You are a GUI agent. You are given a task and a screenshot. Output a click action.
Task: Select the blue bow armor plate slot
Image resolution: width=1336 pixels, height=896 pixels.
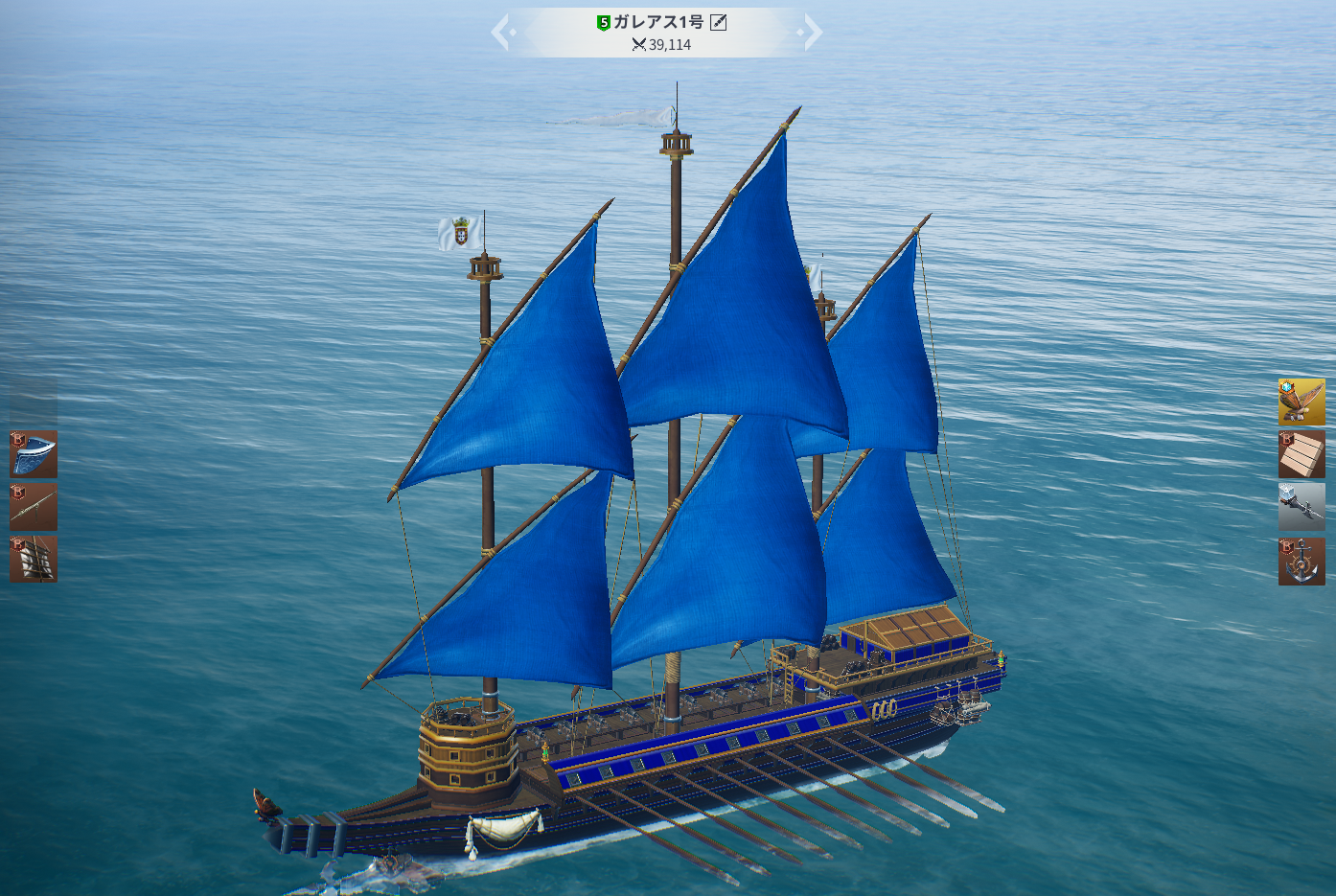pos(34,454)
